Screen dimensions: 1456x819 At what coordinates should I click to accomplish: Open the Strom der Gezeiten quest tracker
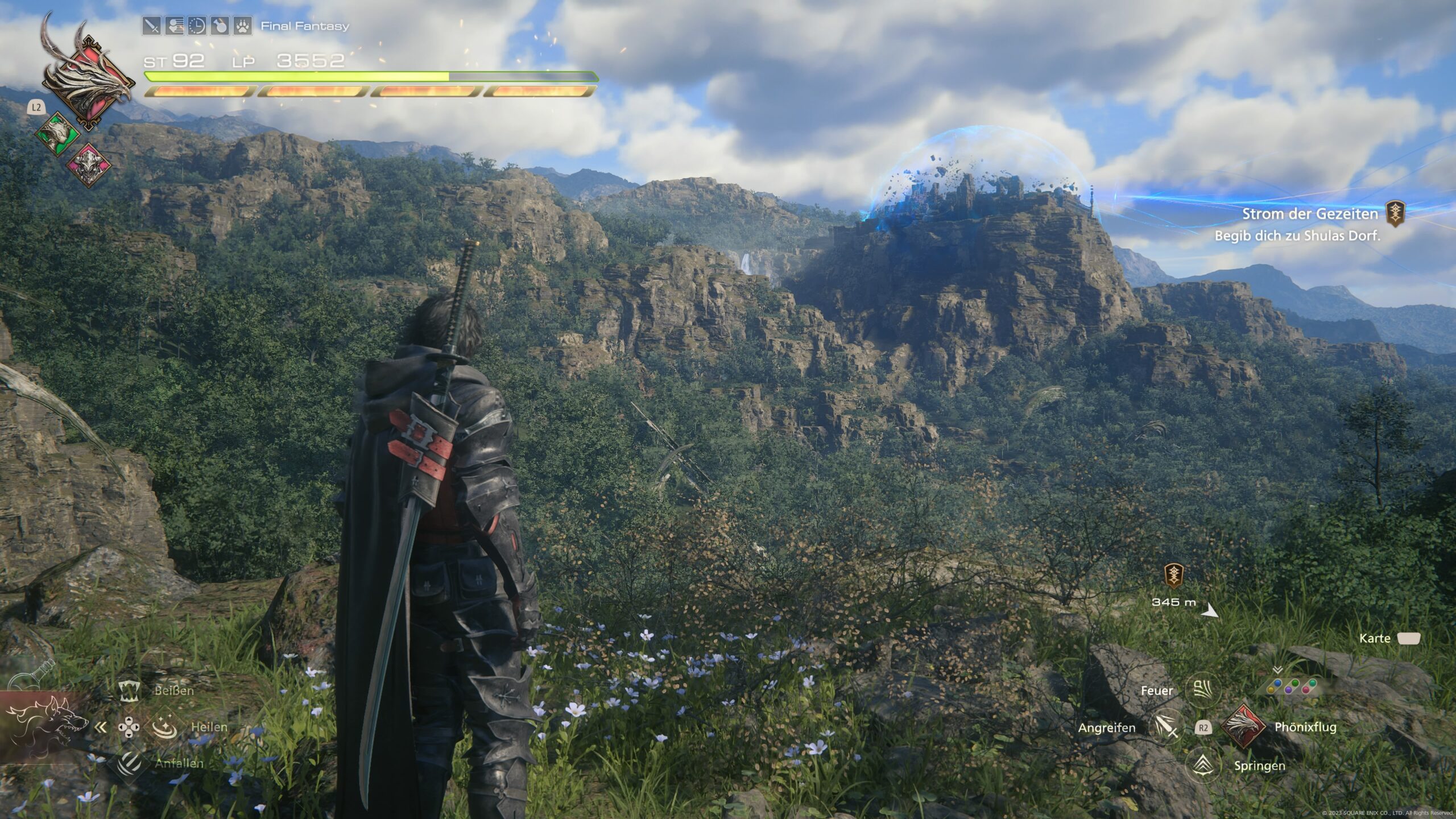pyautogui.click(x=1309, y=214)
